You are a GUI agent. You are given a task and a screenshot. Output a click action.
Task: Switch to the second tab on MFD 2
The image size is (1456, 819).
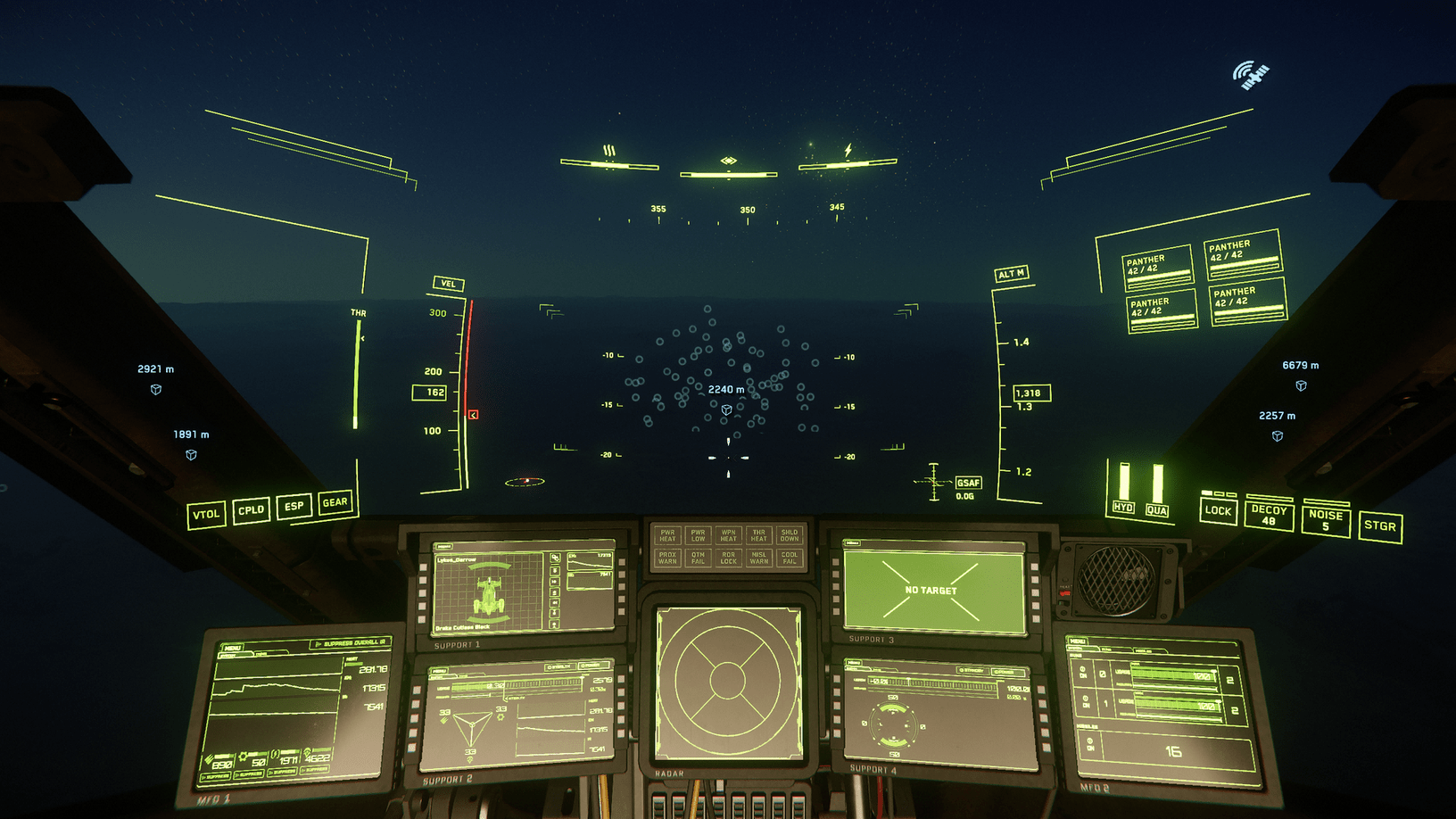click(1106, 649)
